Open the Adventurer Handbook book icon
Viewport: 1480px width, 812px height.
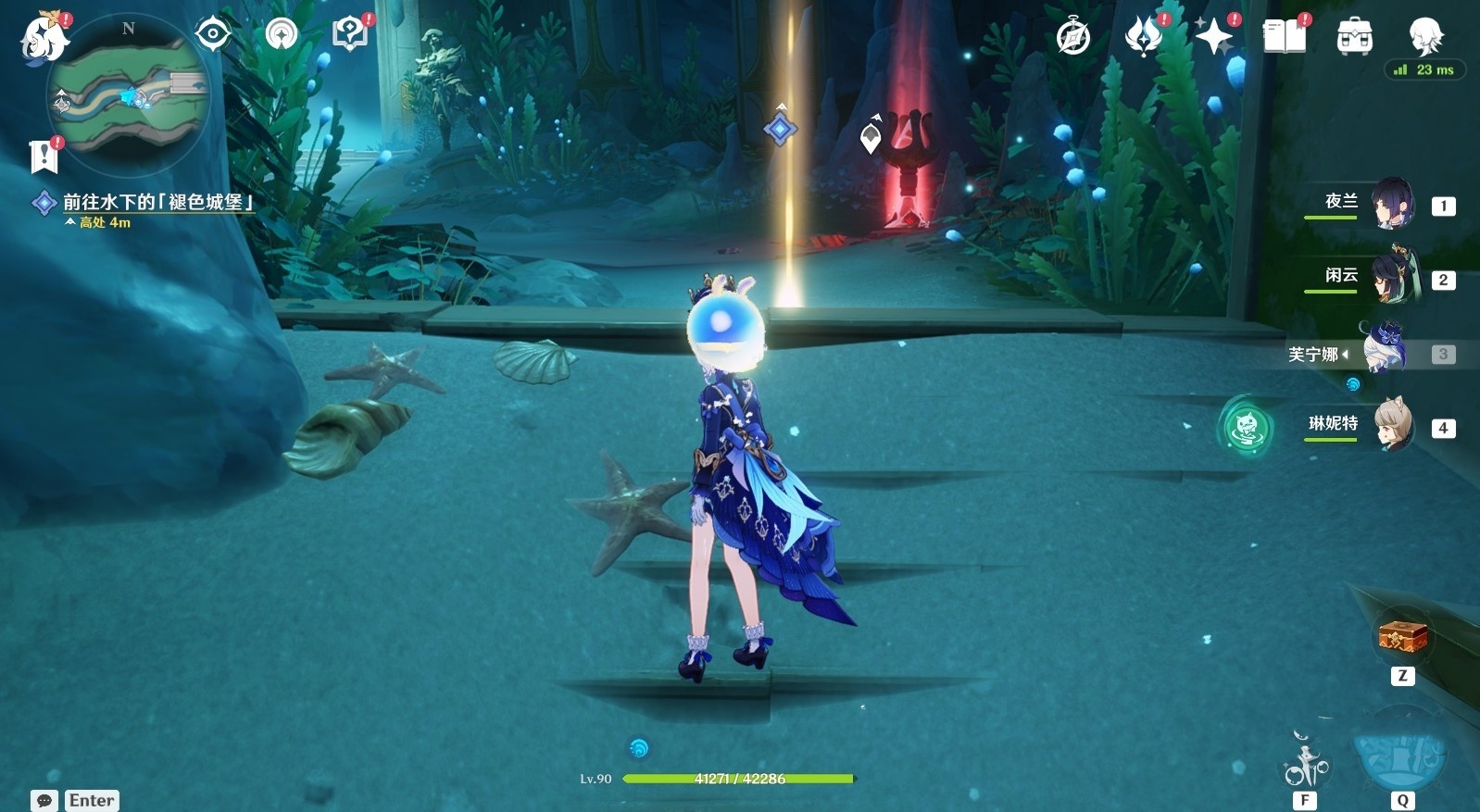coord(1284,37)
